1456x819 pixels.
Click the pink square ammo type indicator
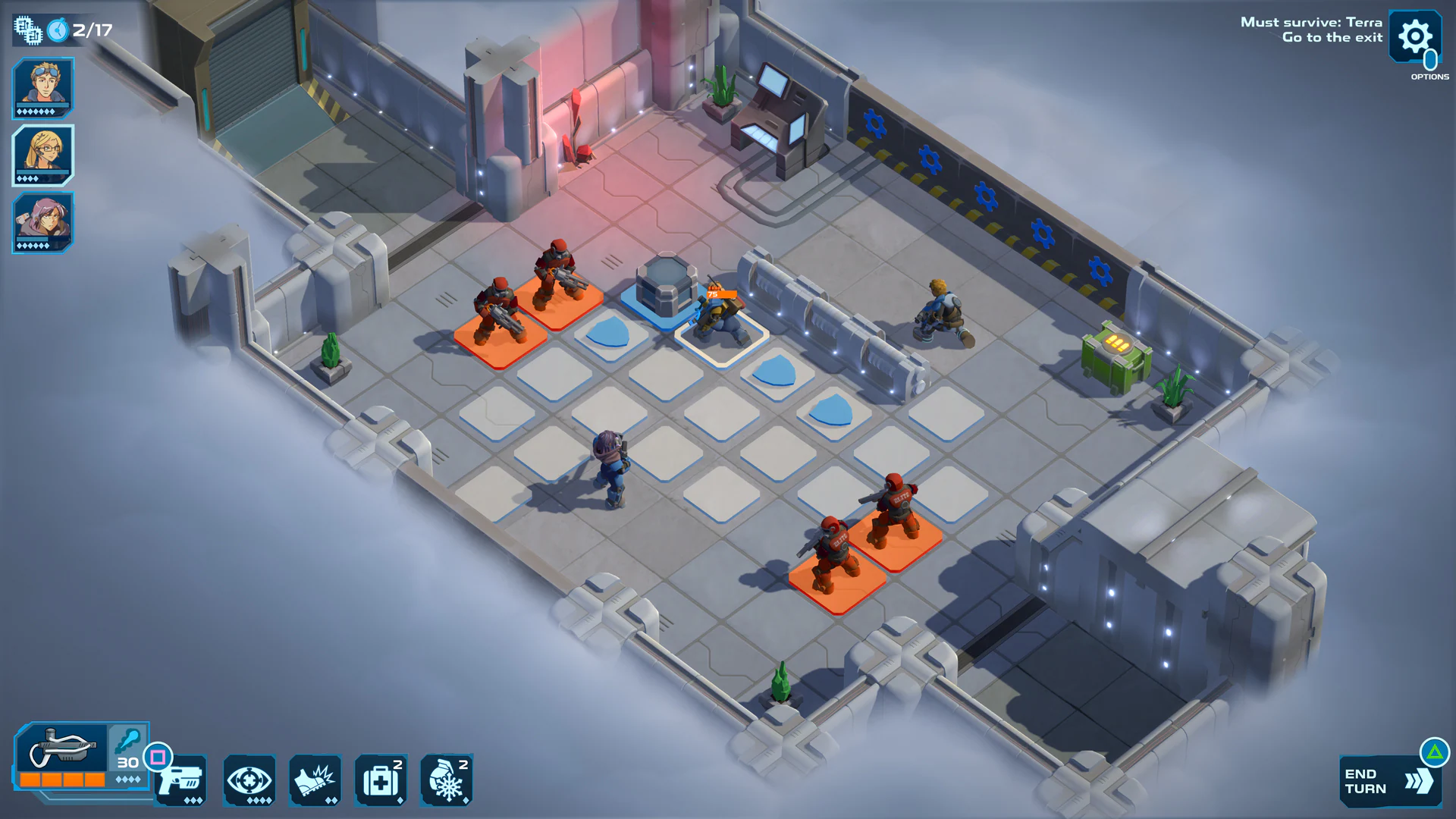[157, 757]
